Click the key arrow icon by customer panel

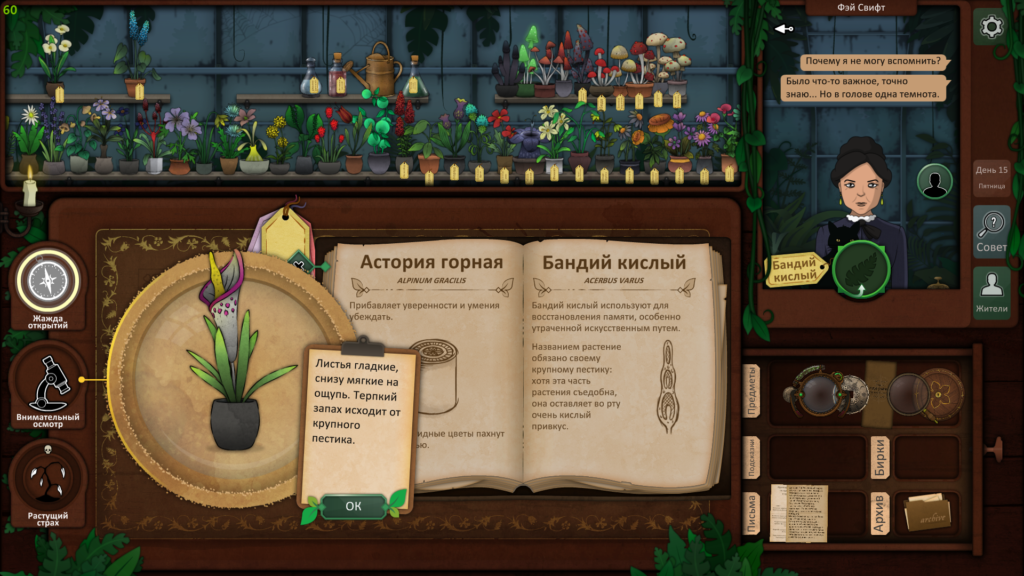[785, 28]
